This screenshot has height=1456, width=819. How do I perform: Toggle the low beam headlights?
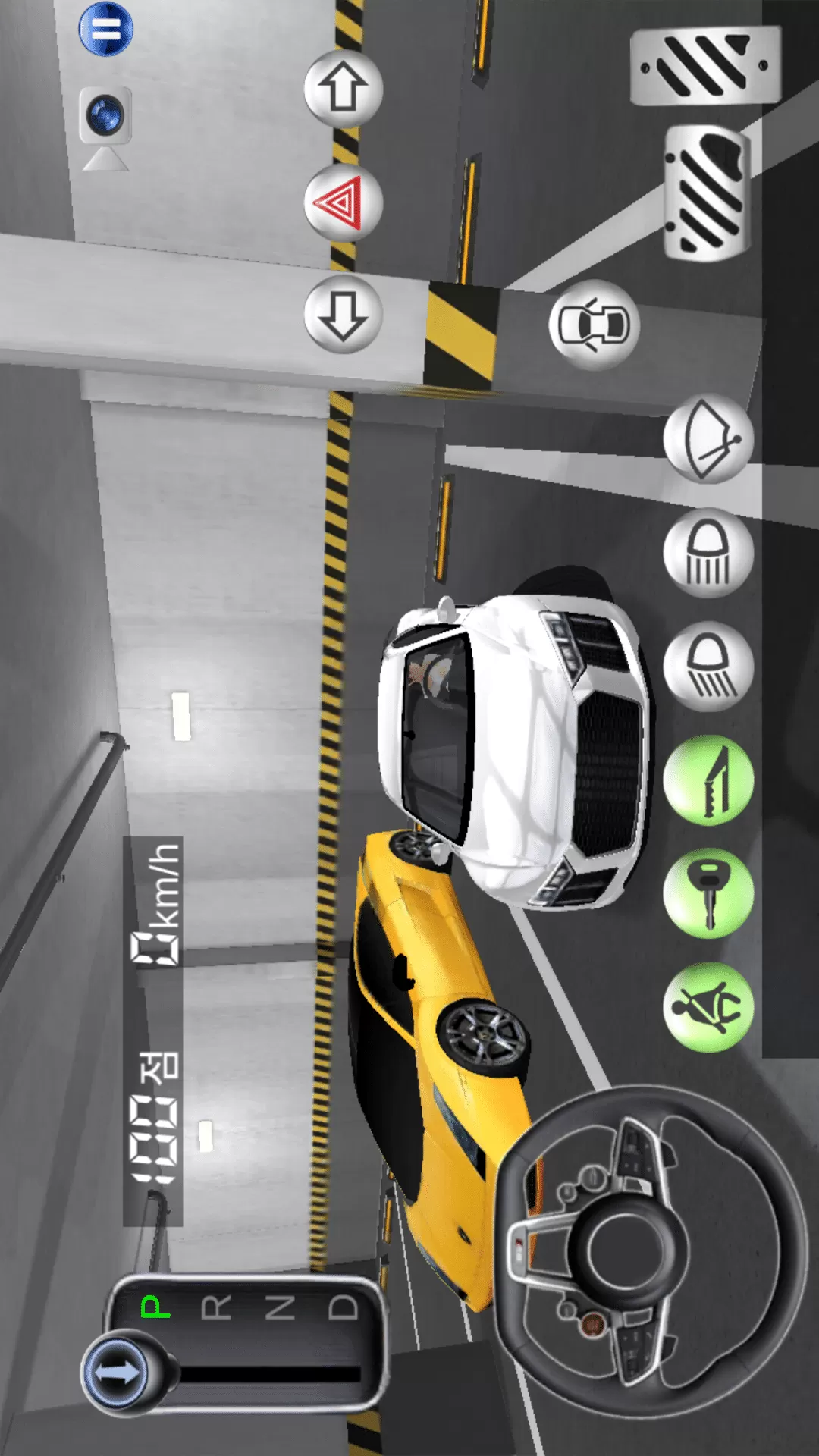pos(708,667)
